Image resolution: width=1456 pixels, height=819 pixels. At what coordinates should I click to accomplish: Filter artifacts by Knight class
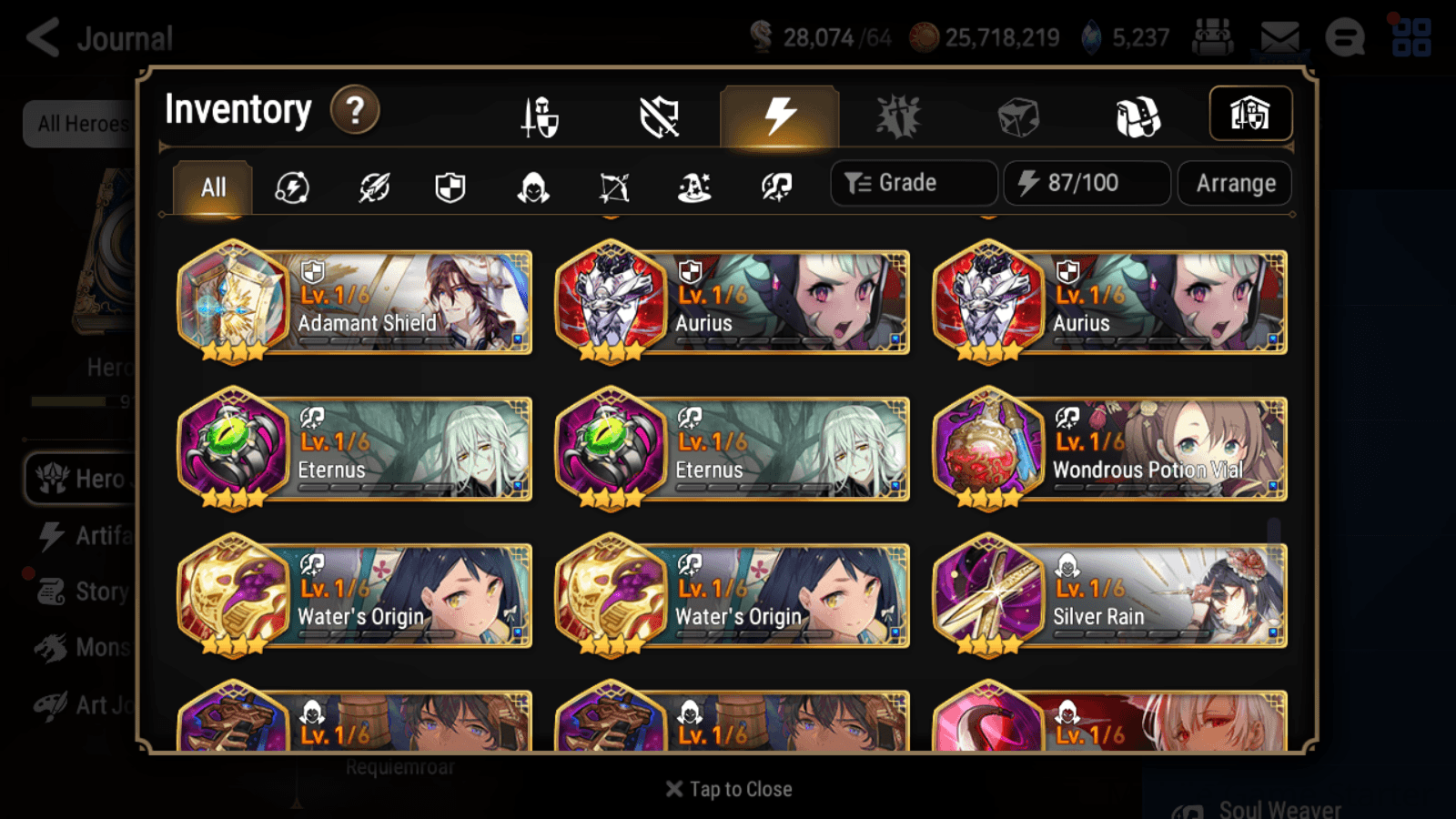(x=449, y=188)
